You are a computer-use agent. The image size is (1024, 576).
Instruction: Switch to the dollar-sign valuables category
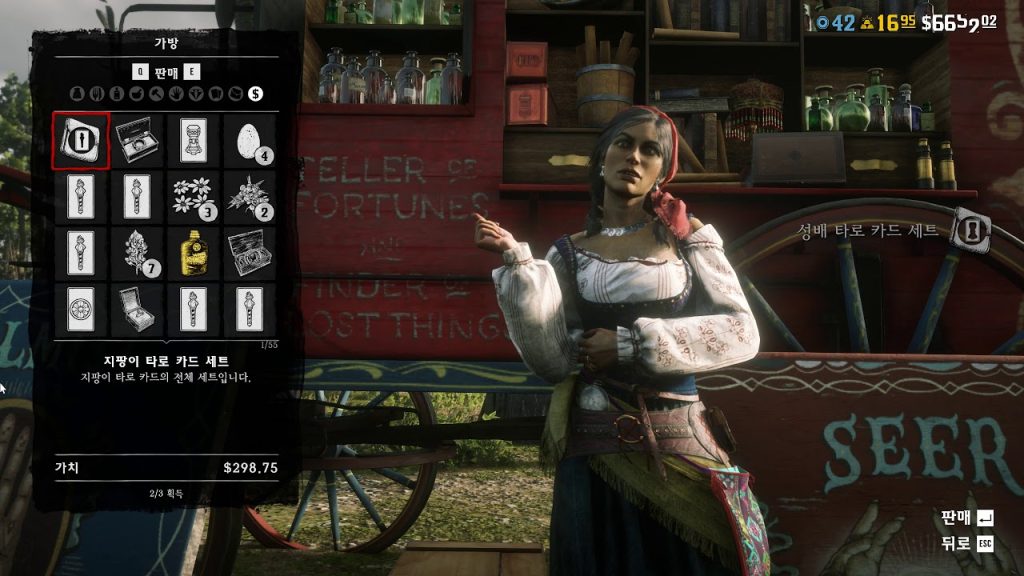256,94
